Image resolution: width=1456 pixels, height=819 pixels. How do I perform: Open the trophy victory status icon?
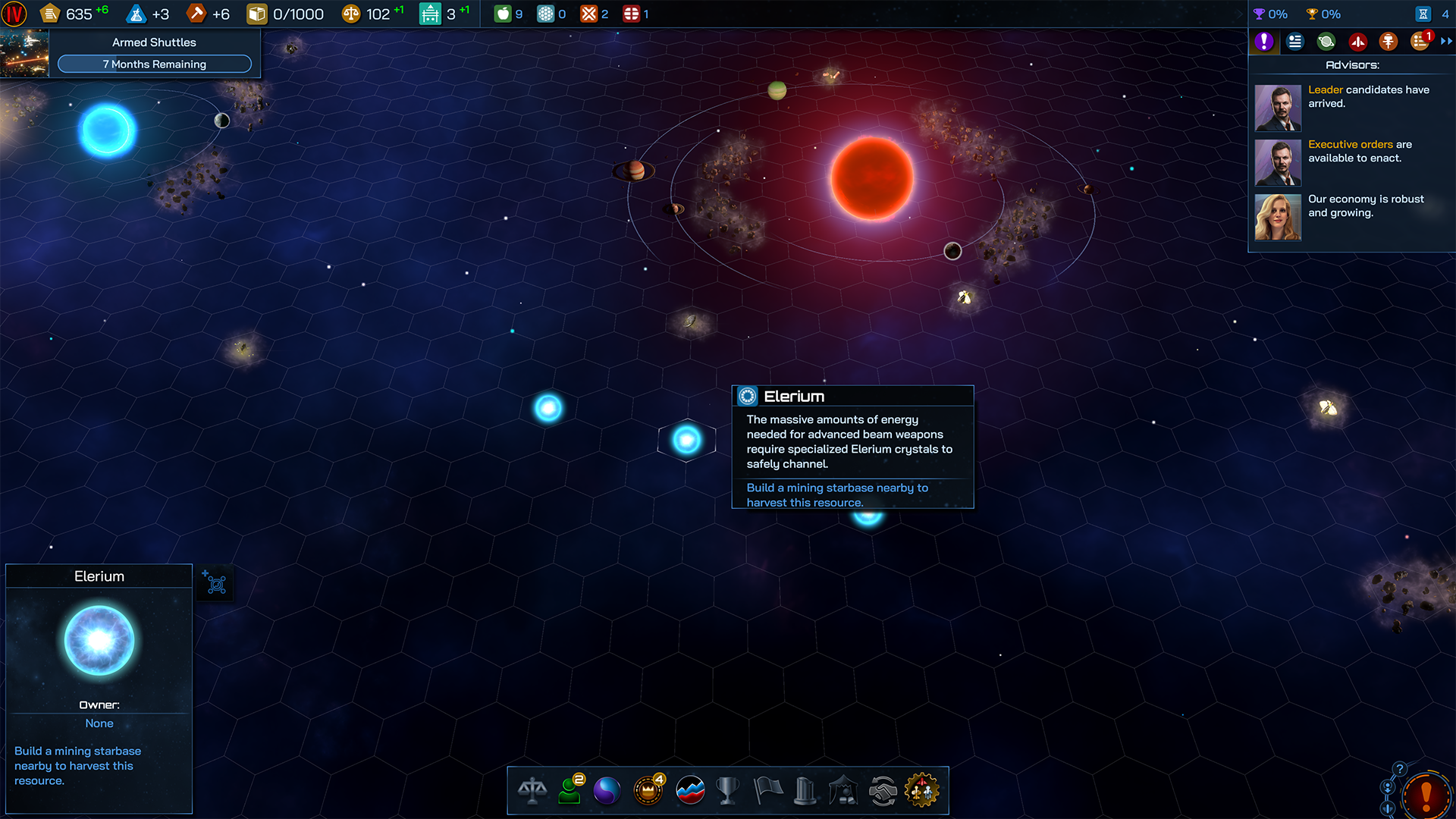tap(727, 791)
